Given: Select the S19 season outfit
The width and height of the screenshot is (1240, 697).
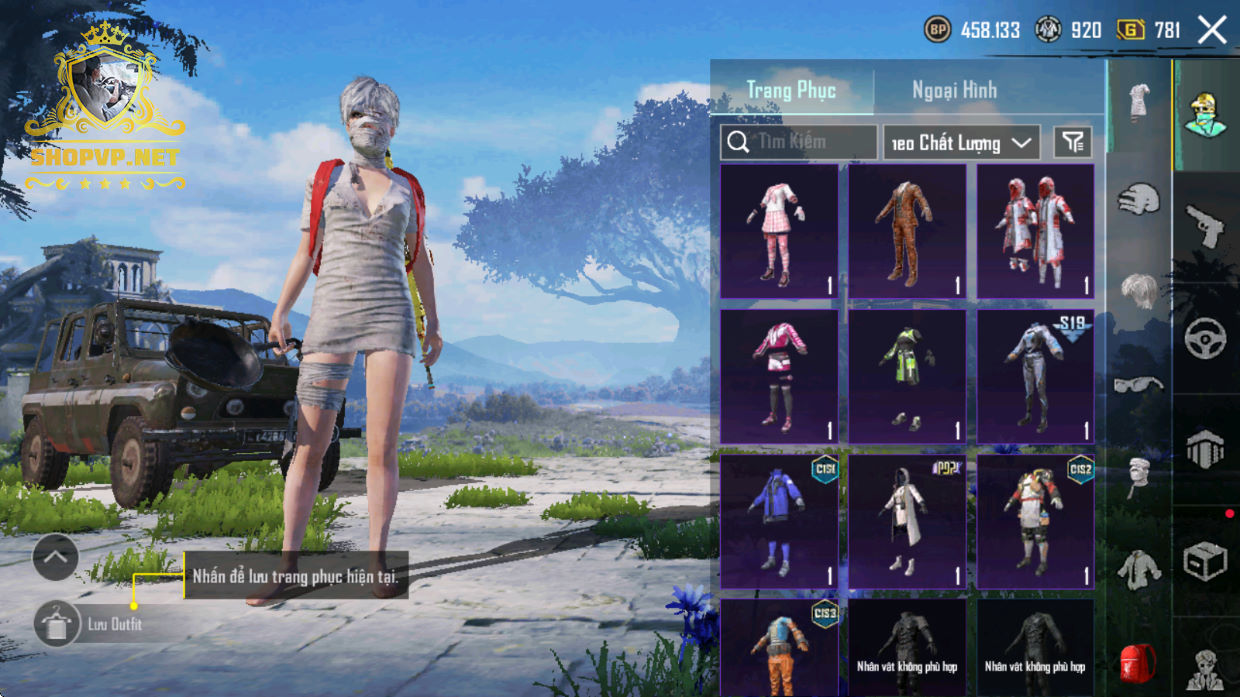Looking at the screenshot, I should (1035, 376).
